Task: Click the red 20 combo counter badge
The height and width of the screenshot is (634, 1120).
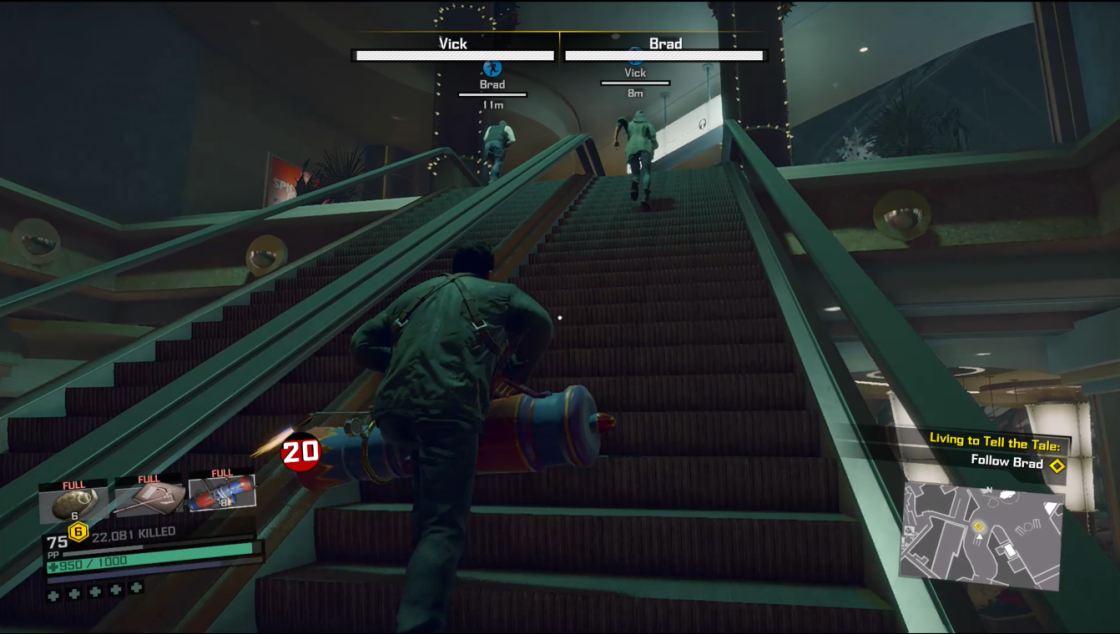Action: [x=300, y=452]
